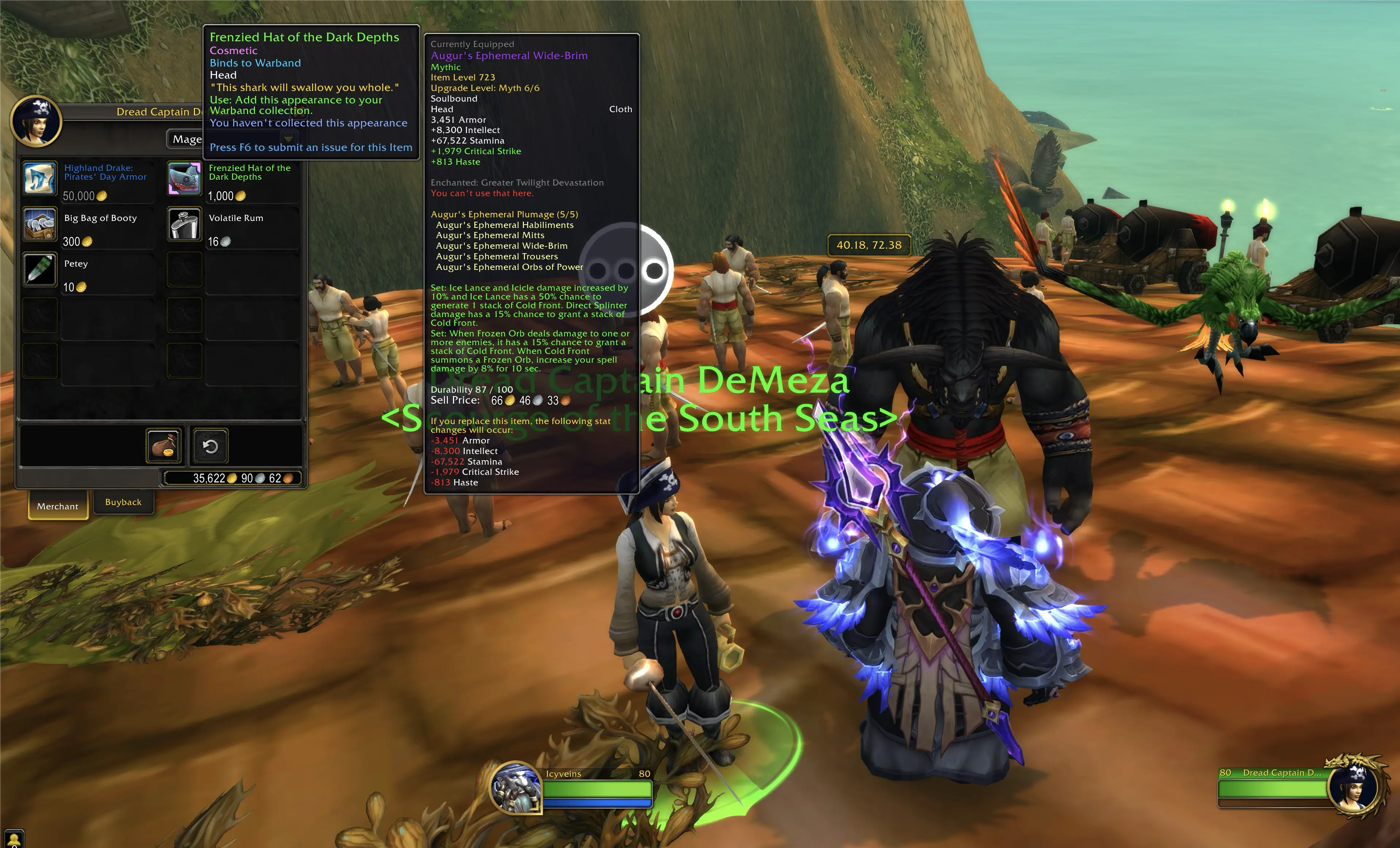Screen dimensions: 1400x848
Task: Select the Merchant tab
Action: 57,505
